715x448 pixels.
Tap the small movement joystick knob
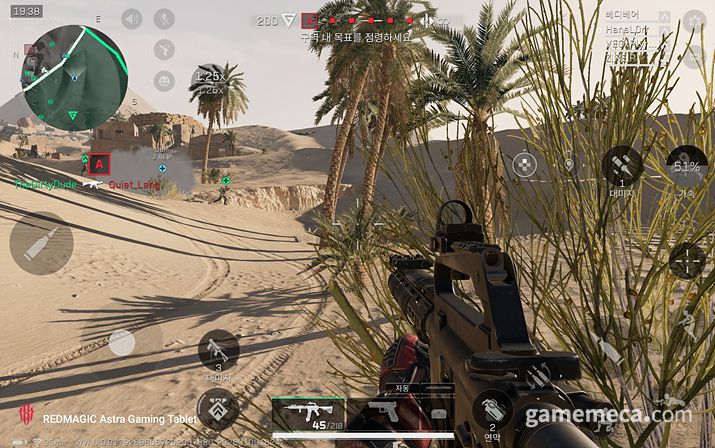[122, 343]
